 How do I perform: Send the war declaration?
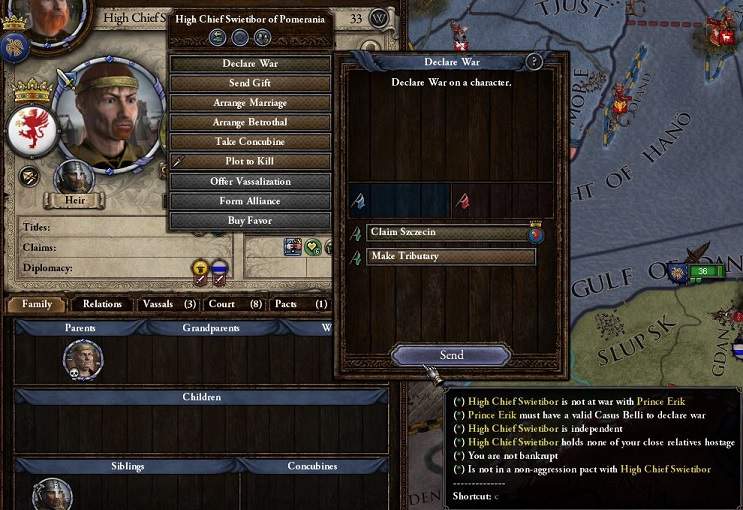[451, 355]
